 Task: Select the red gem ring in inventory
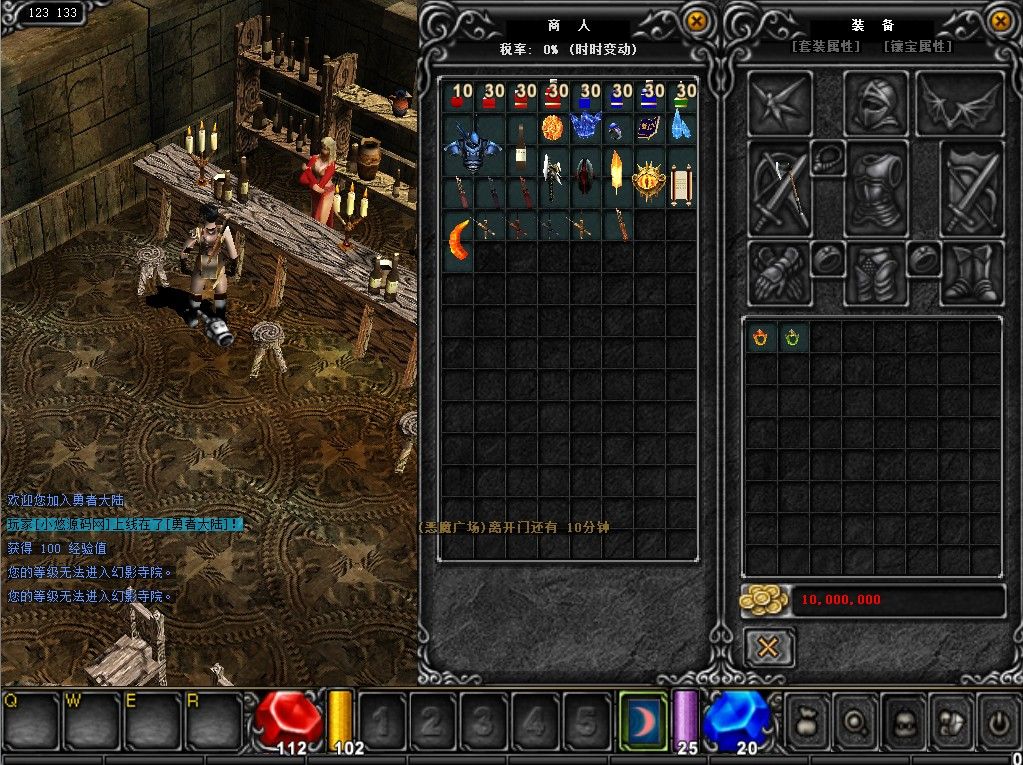(760, 338)
